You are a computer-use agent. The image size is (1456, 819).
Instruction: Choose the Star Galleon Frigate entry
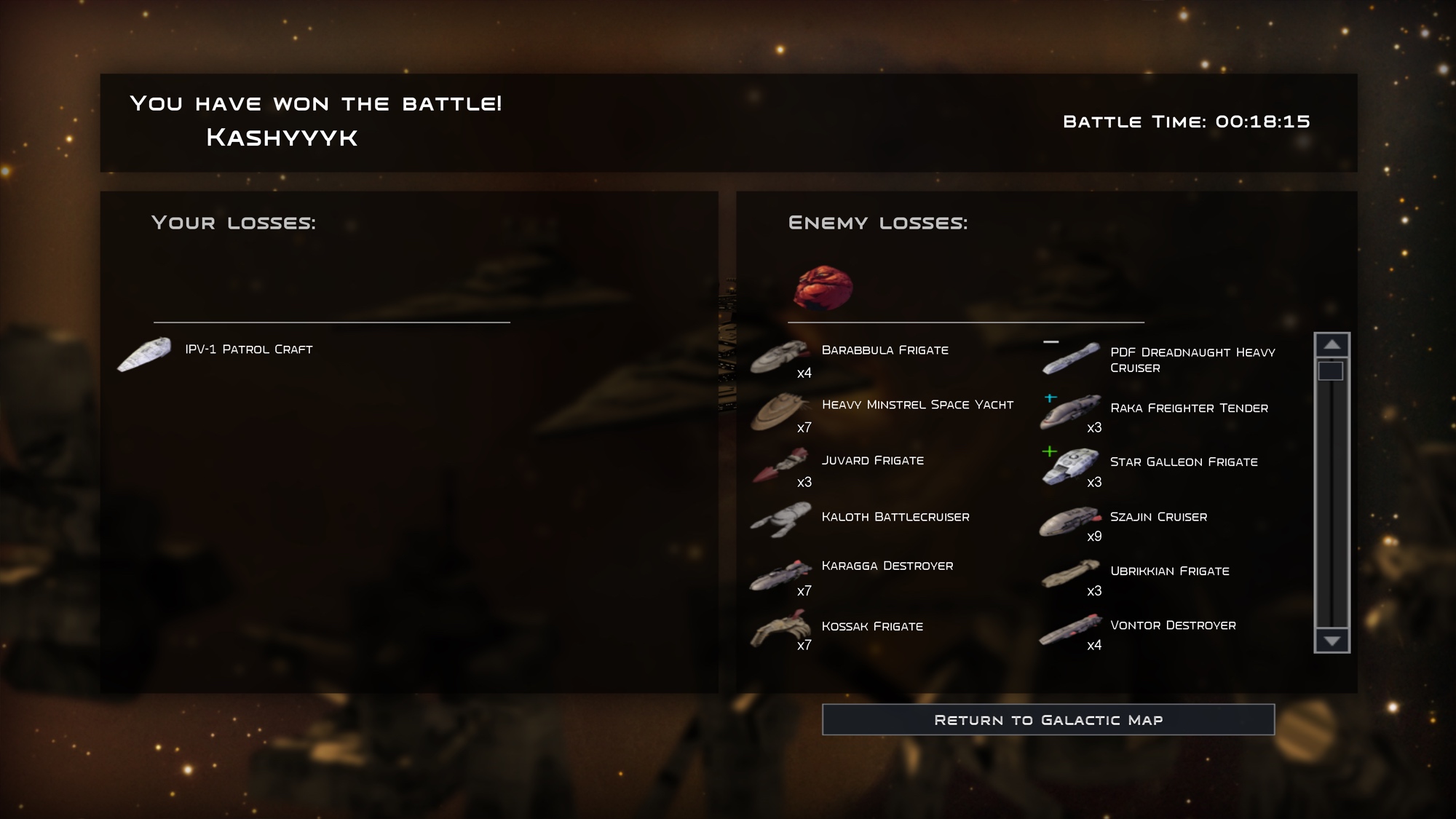pyautogui.click(x=1183, y=462)
